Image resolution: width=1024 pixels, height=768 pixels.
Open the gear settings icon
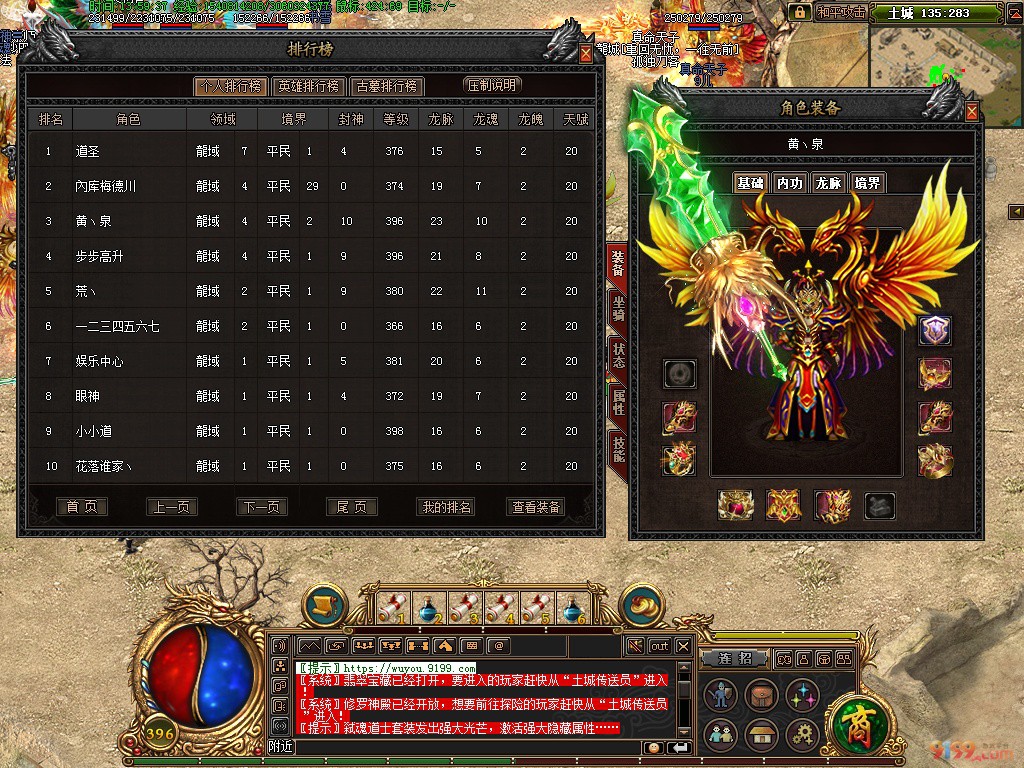pyautogui.click(x=802, y=735)
